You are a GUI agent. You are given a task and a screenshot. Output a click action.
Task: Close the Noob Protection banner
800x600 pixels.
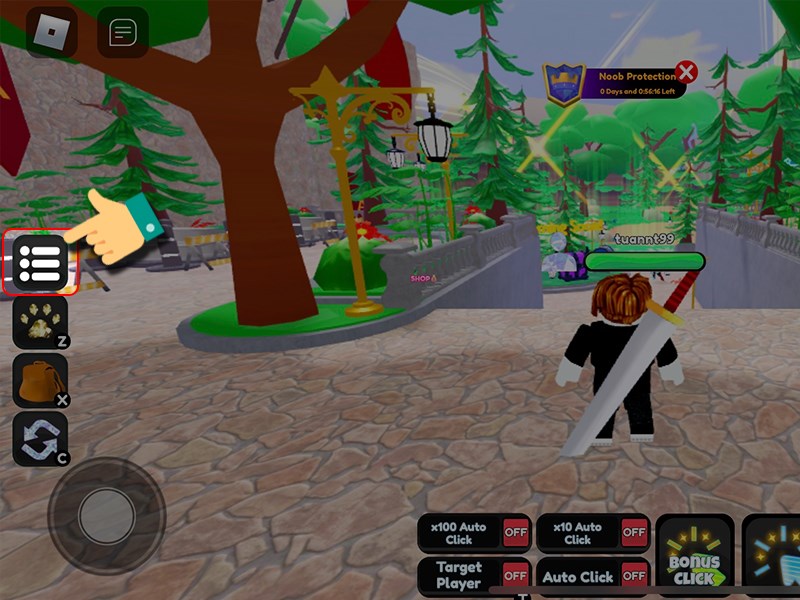click(x=686, y=72)
